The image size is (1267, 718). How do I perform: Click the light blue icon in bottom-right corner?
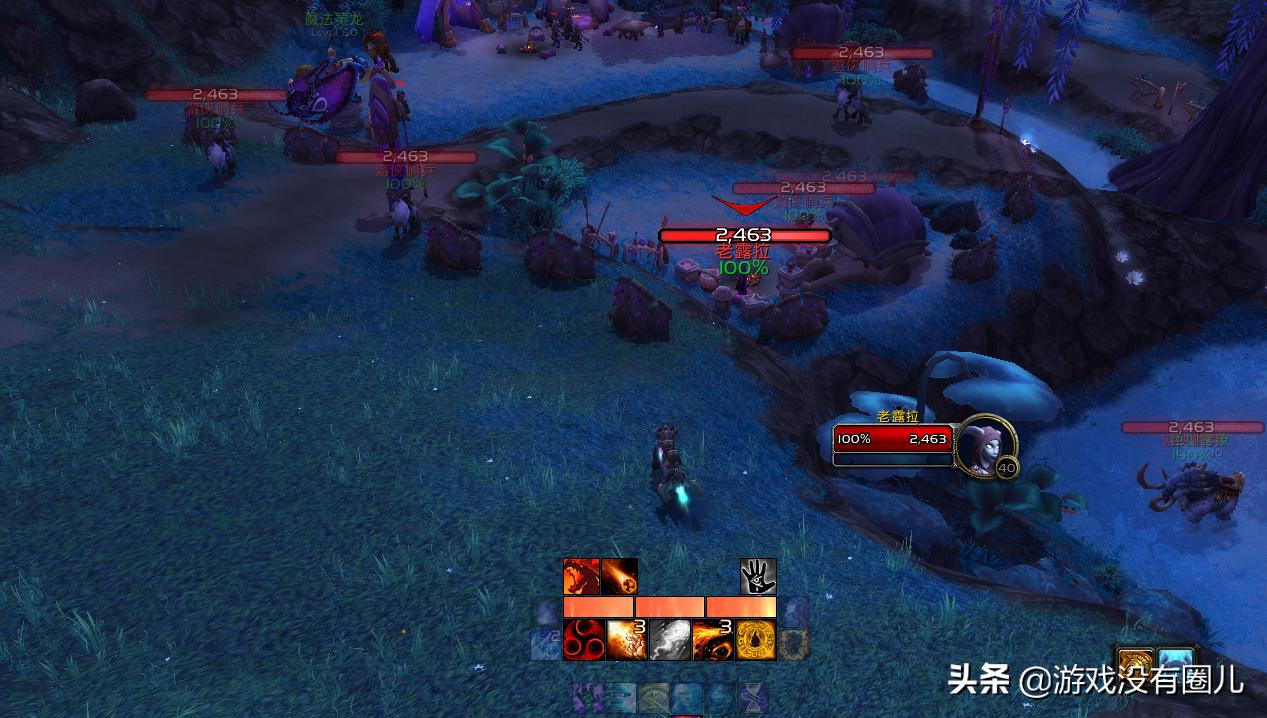click(x=1176, y=663)
